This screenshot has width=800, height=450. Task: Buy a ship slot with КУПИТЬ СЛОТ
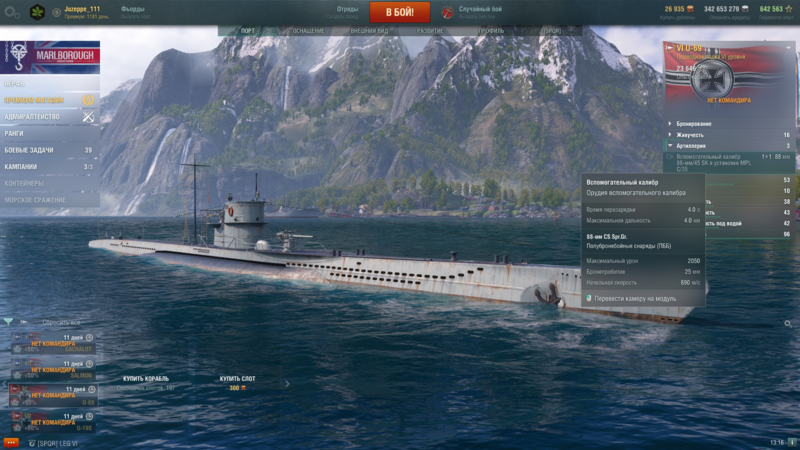click(237, 379)
